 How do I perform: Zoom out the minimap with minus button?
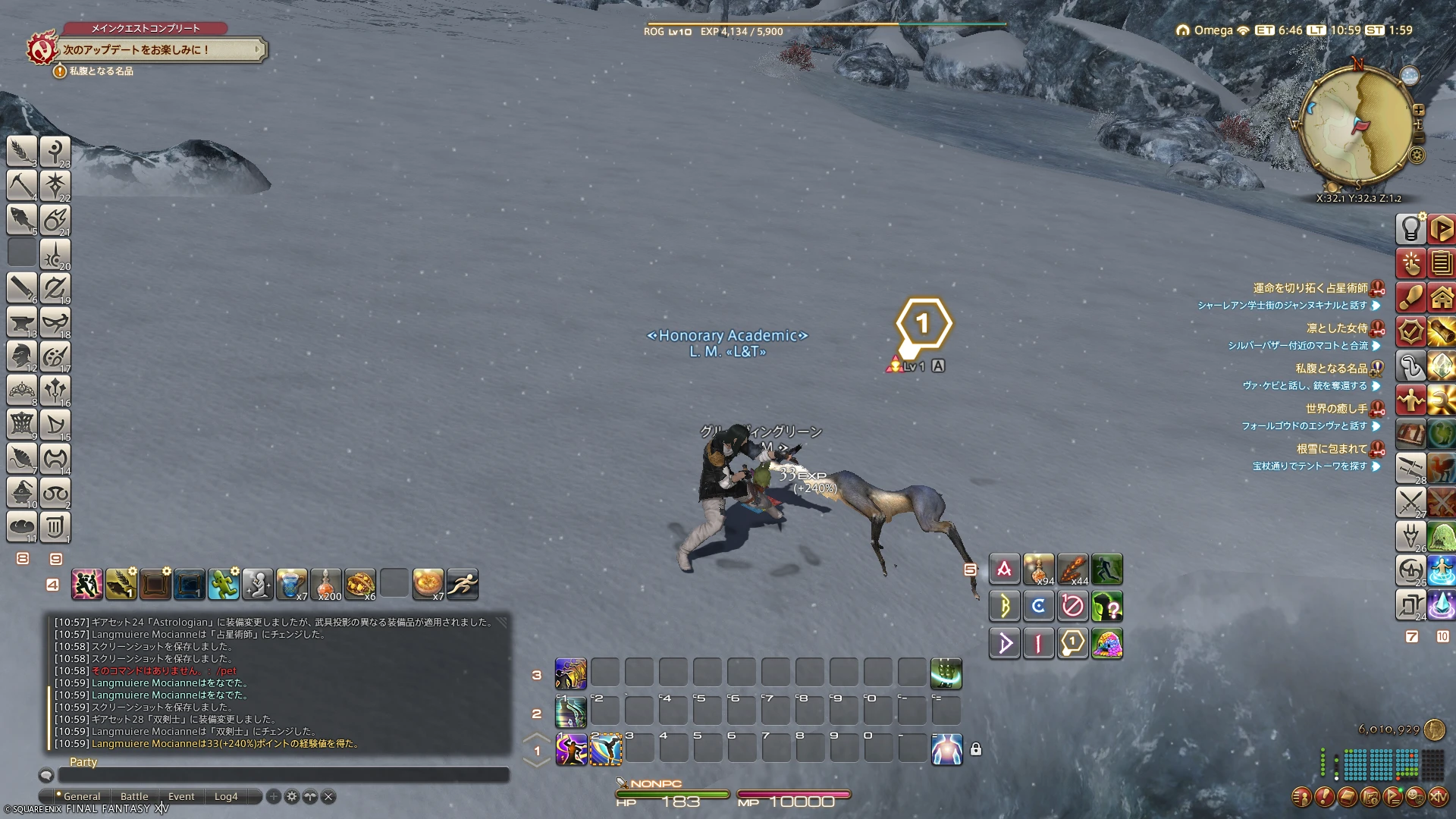point(1419,138)
